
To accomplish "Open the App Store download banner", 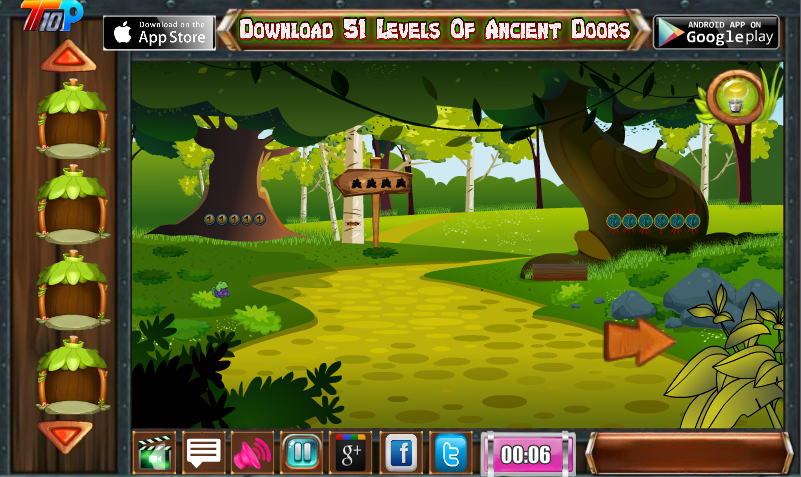I will [159, 32].
